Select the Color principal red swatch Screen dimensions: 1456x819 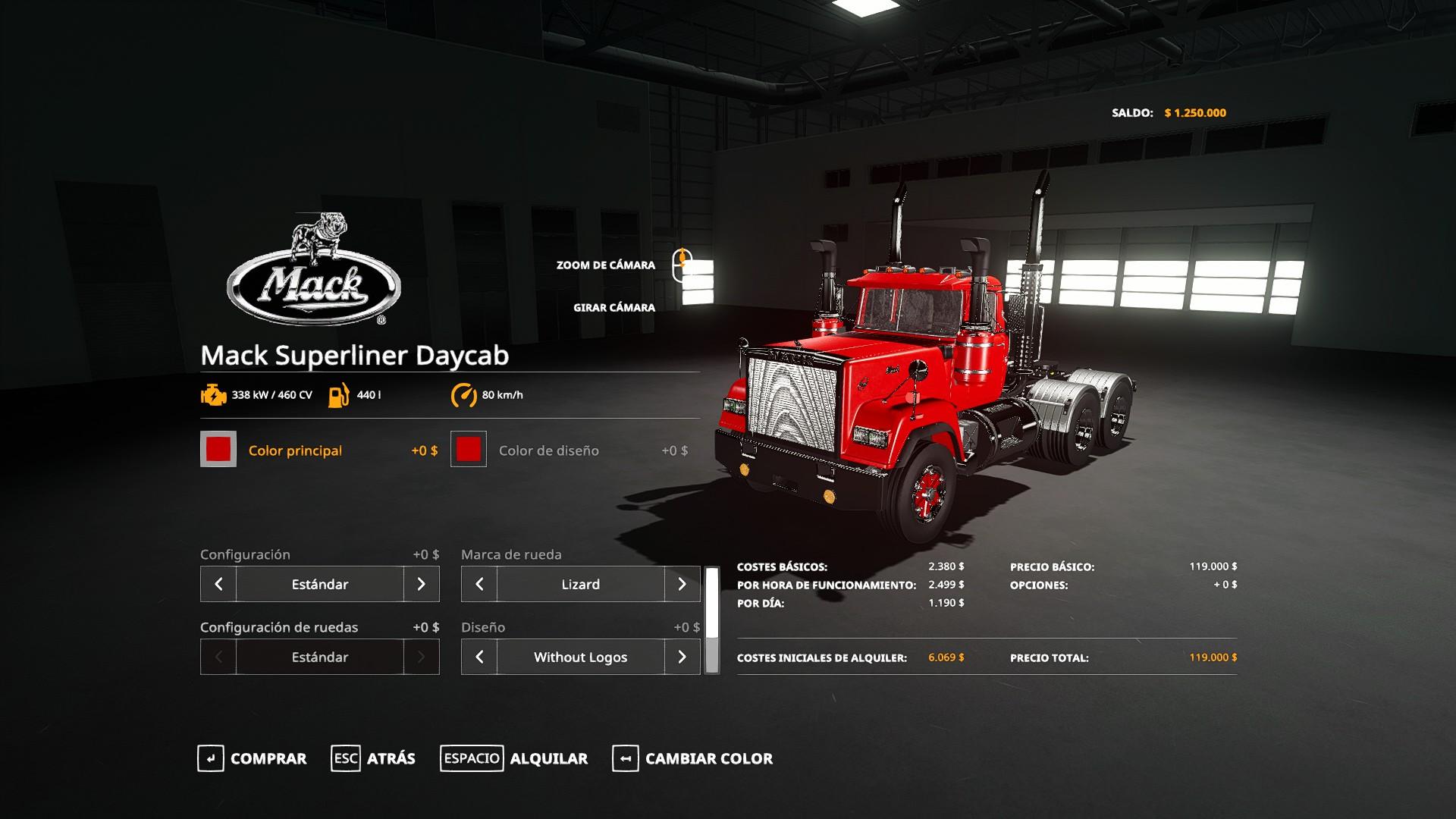(x=218, y=450)
